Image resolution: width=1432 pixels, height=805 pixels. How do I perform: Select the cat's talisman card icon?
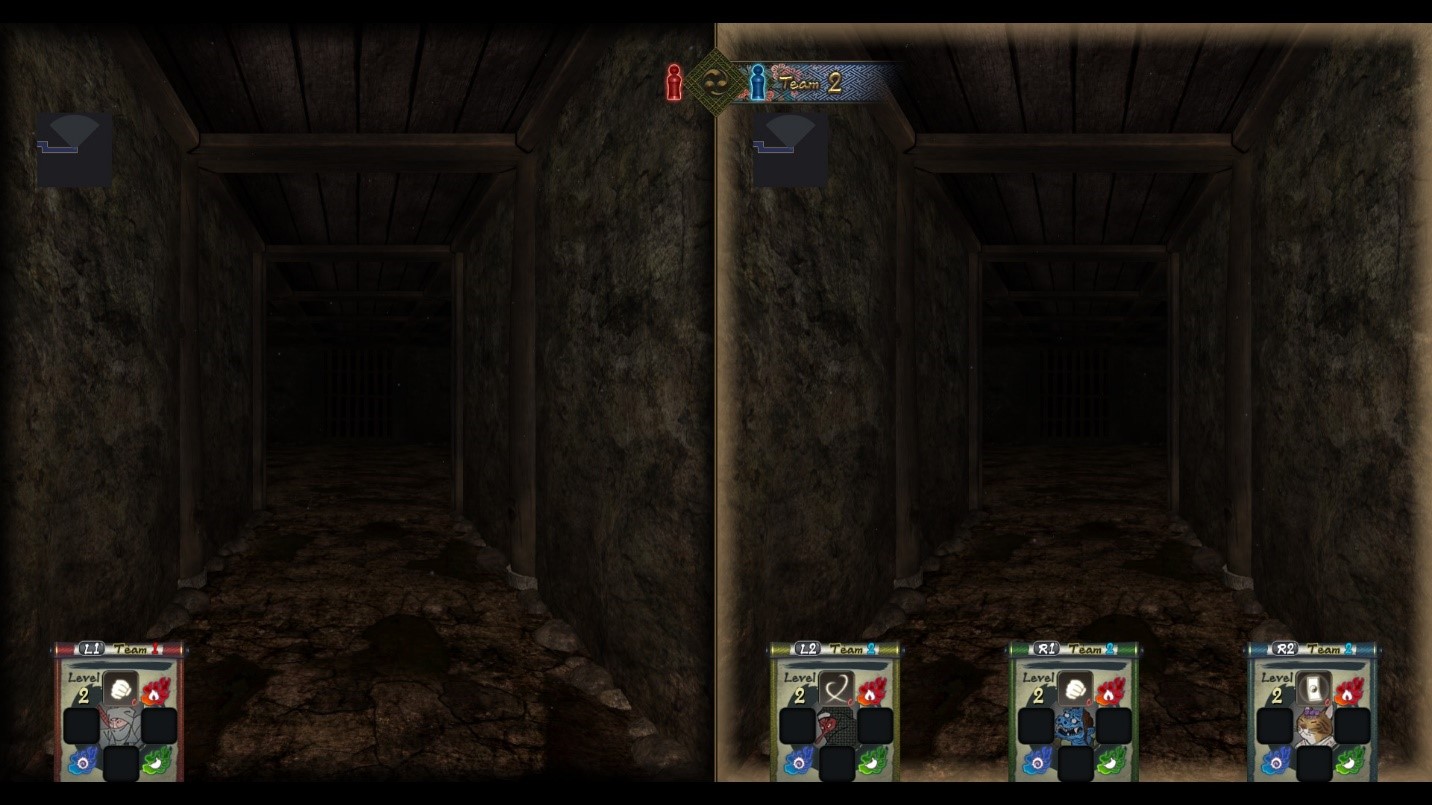coord(1314,689)
